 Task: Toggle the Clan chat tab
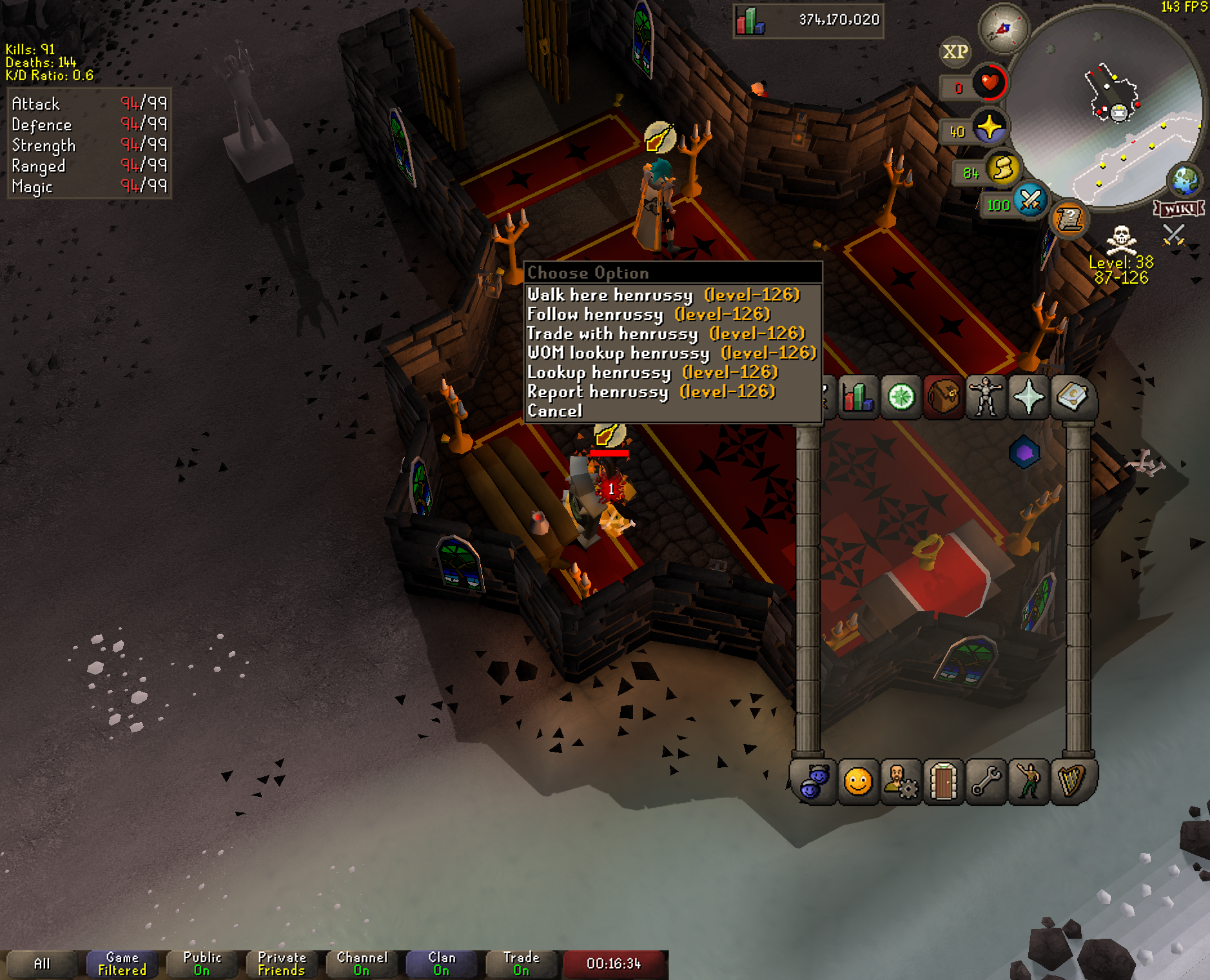[442, 964]
